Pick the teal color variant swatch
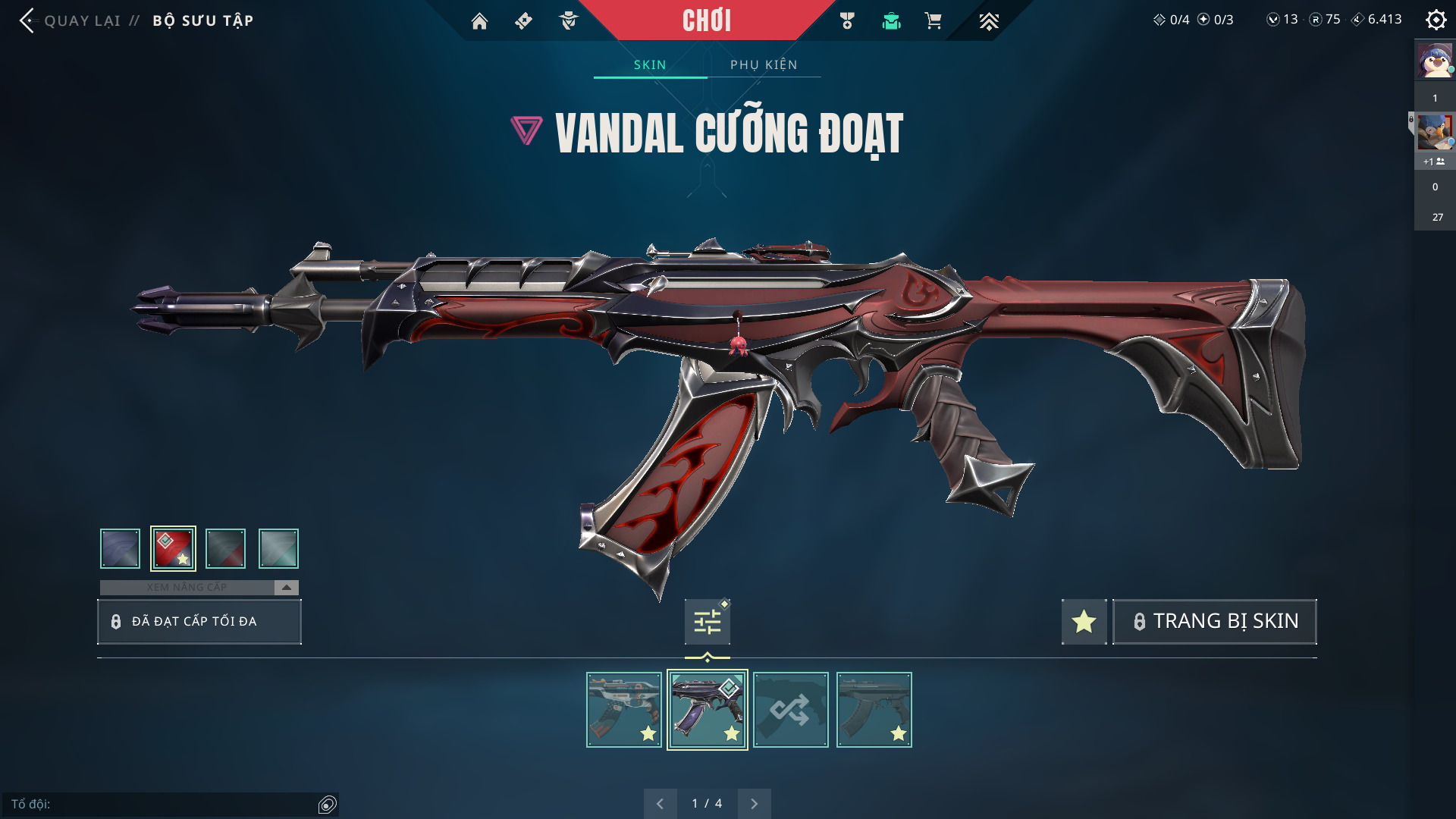1456x819 pixels. click(x=278, y=548)
